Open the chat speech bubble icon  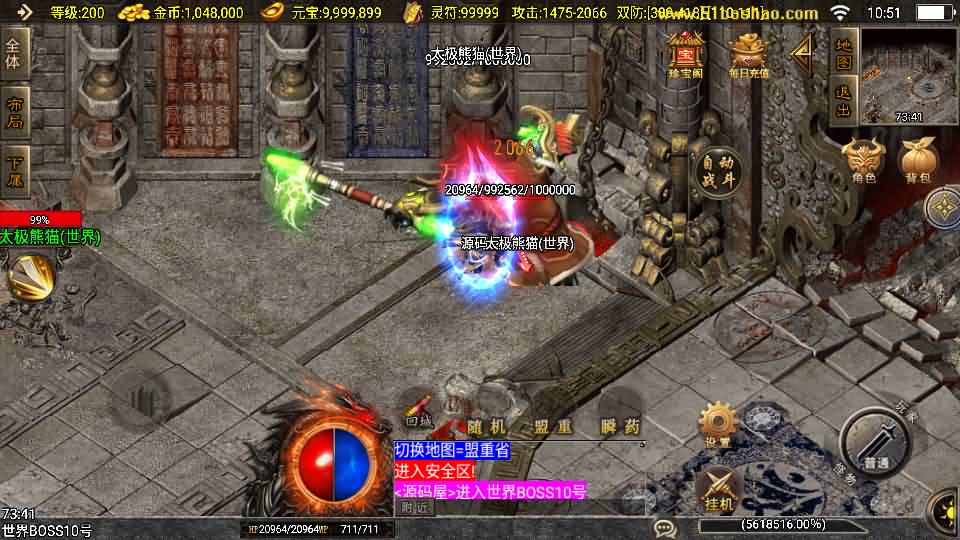[664, 527]
